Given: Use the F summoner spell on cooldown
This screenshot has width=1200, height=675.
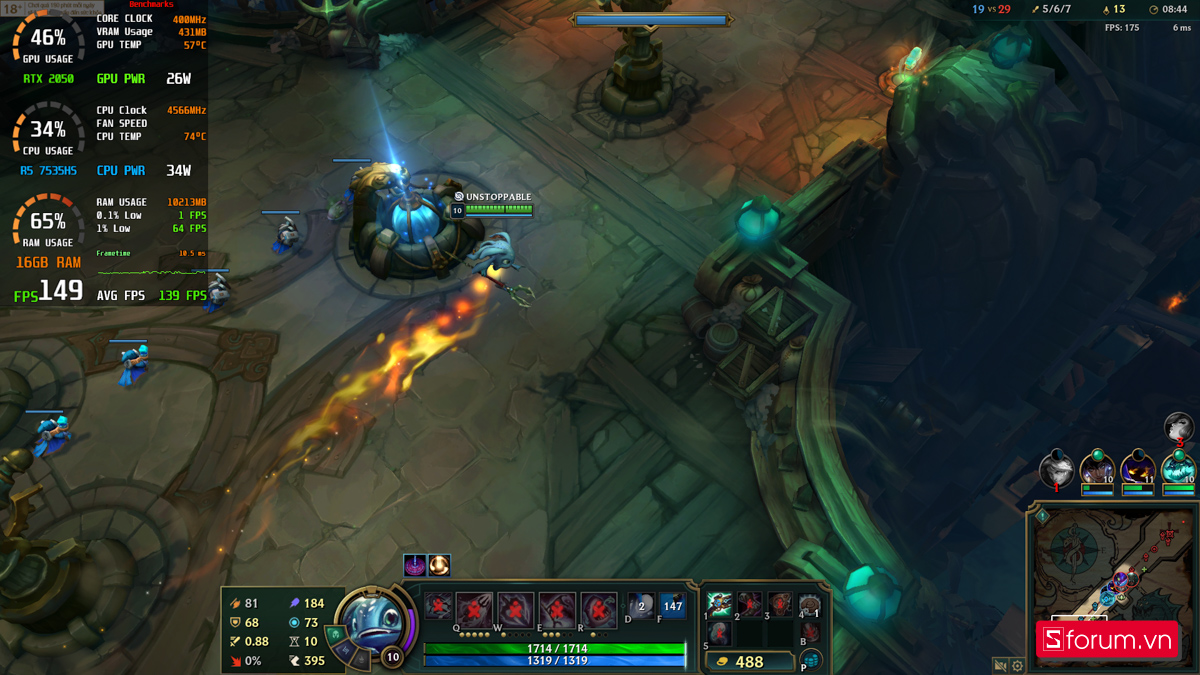Looking at the screenshot, I should (672, 605).
